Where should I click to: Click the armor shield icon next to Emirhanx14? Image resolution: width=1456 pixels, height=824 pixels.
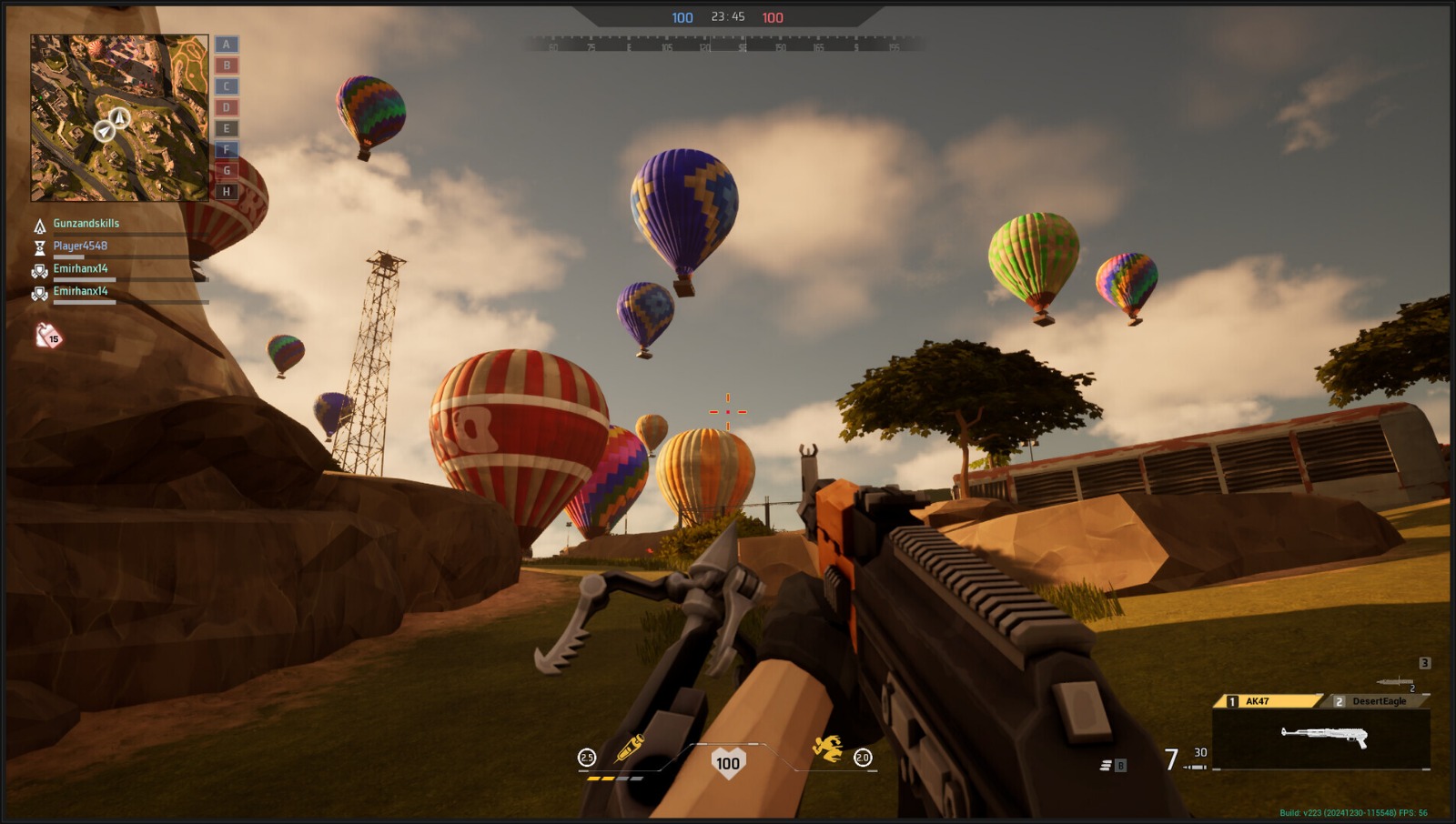click(x=38, y=269)
